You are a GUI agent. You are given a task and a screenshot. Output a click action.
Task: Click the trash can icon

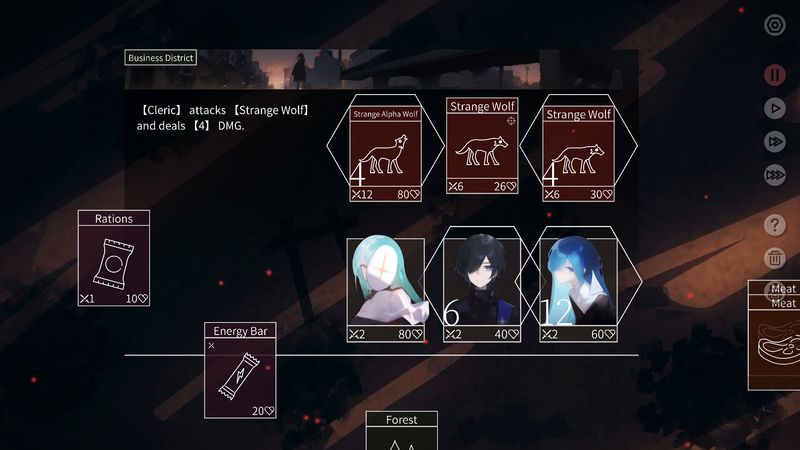coord(774,258)
